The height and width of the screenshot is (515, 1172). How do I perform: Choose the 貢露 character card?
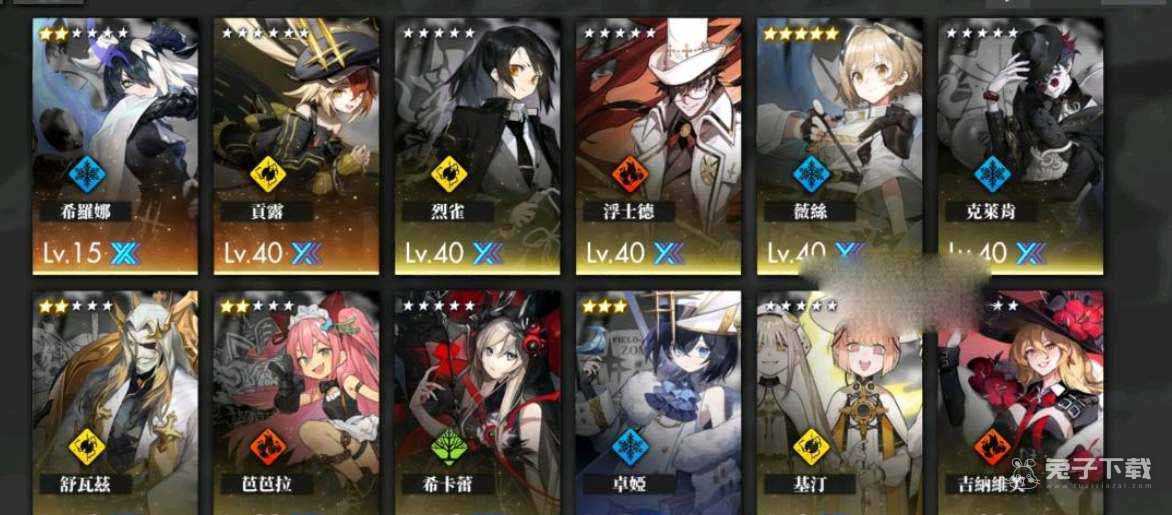[x=296, y=145]
